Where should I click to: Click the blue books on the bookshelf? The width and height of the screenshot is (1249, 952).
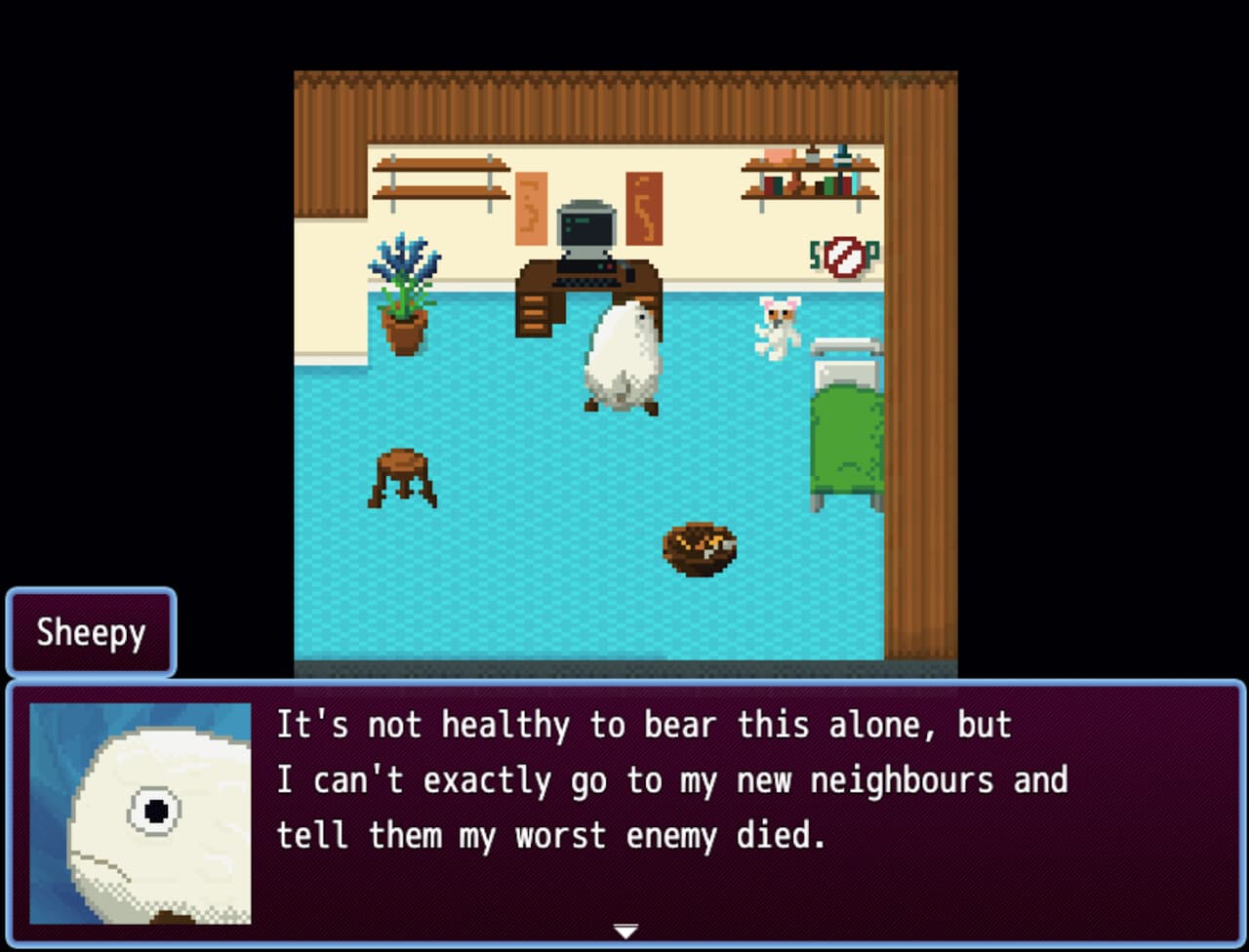pyautogui.click(x=843, y=156)
